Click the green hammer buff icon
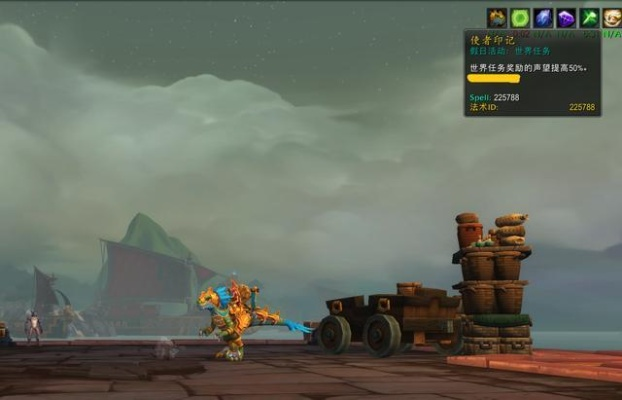The width and height of the screenshot is (622, 400). coord(589,18)
